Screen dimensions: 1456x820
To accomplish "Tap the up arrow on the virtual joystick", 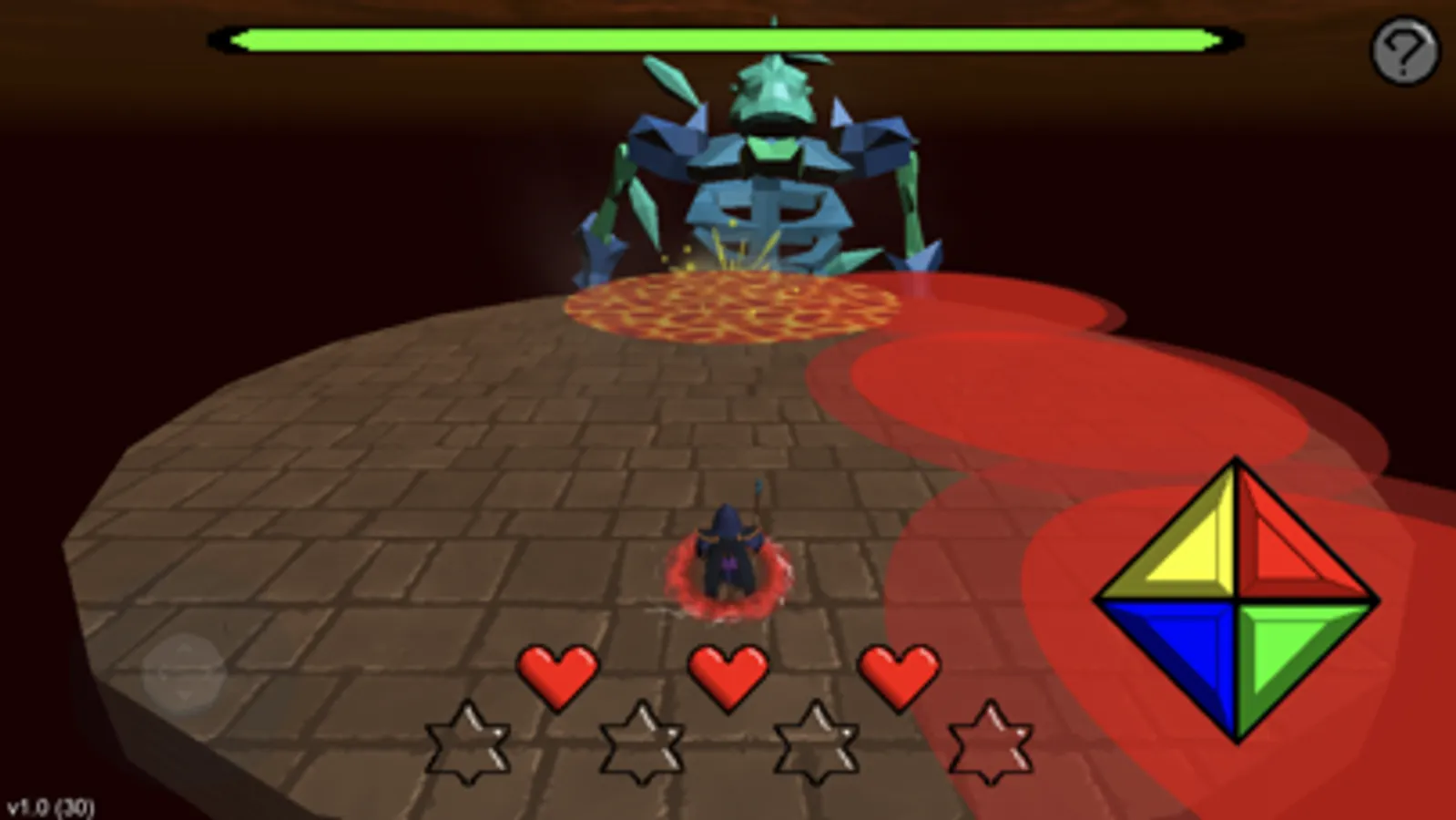I will (184, 647).
